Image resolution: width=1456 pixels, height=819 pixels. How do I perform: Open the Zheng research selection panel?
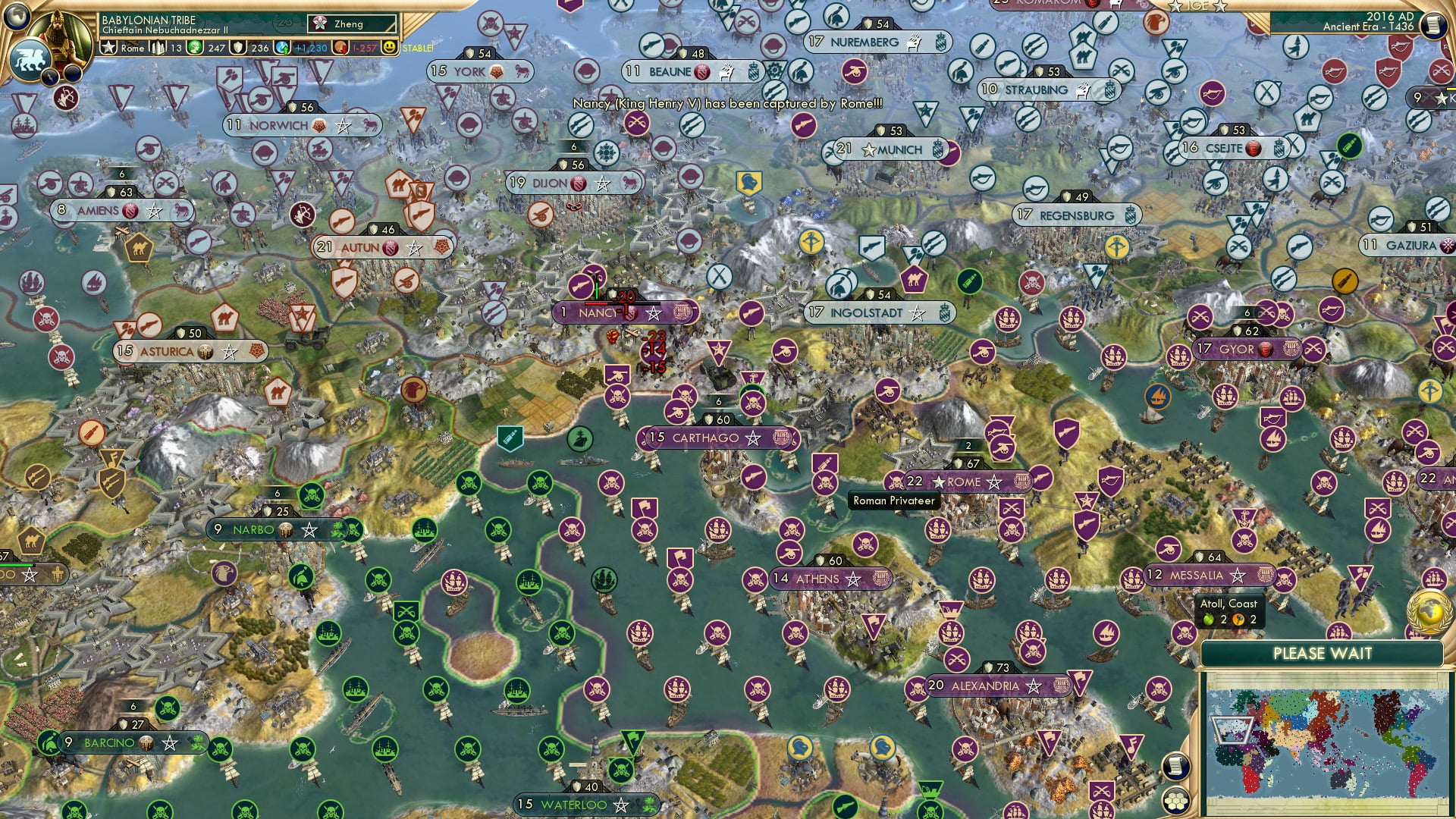tap(353, 24)
